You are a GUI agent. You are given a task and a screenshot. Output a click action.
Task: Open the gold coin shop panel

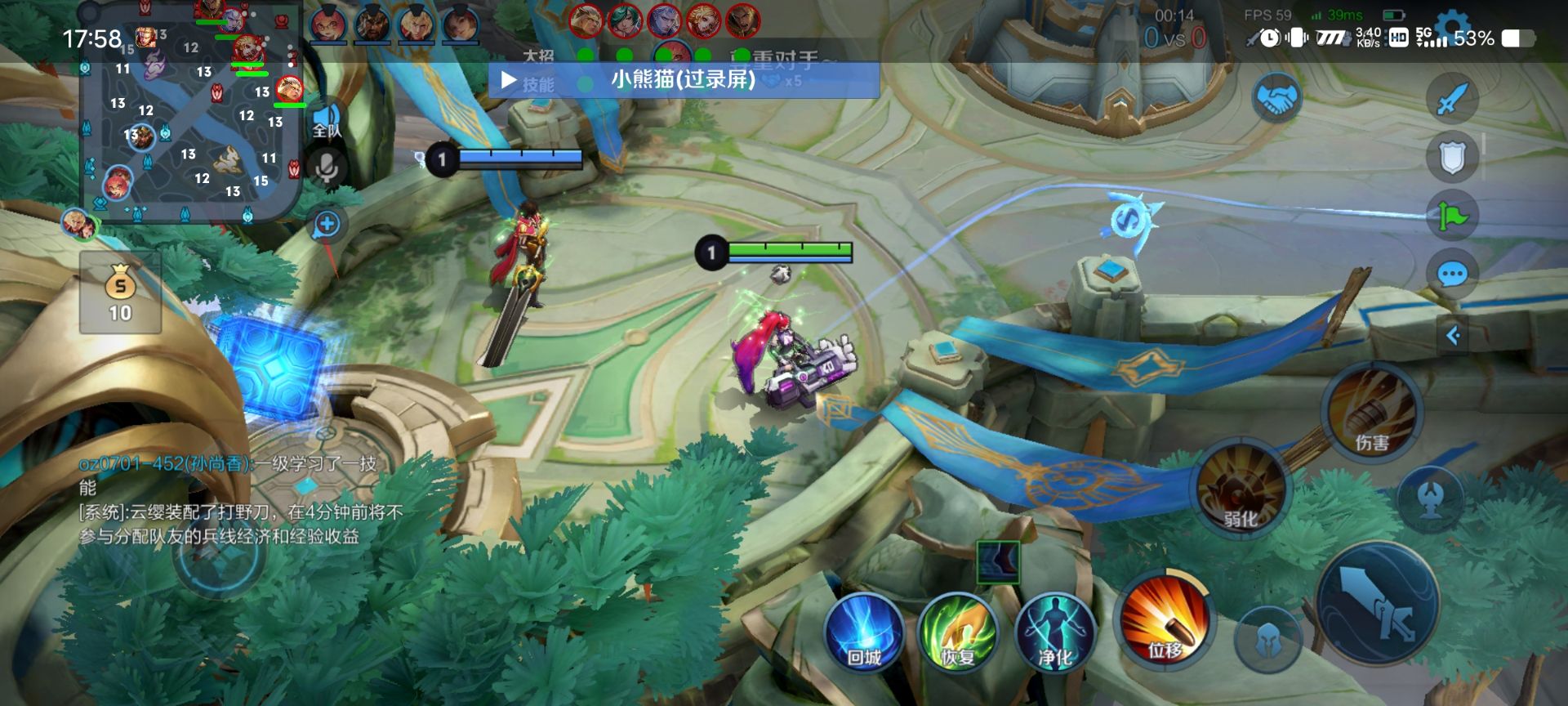pyautogui.click(x=120, y=293)
